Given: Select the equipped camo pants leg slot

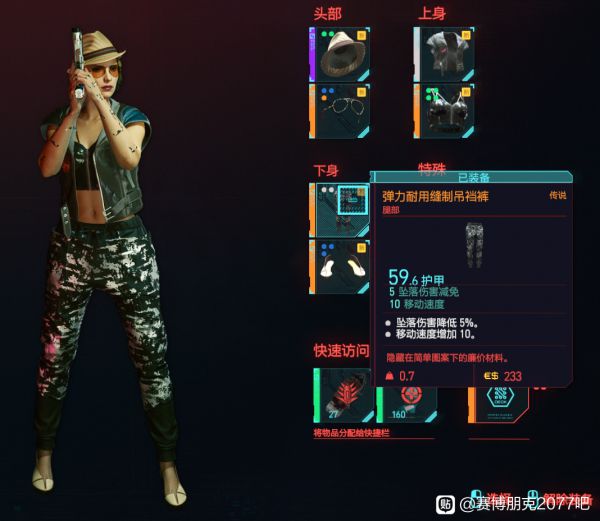Looking at the screenshot, I should pyautogui.click(x=340, y=209).
